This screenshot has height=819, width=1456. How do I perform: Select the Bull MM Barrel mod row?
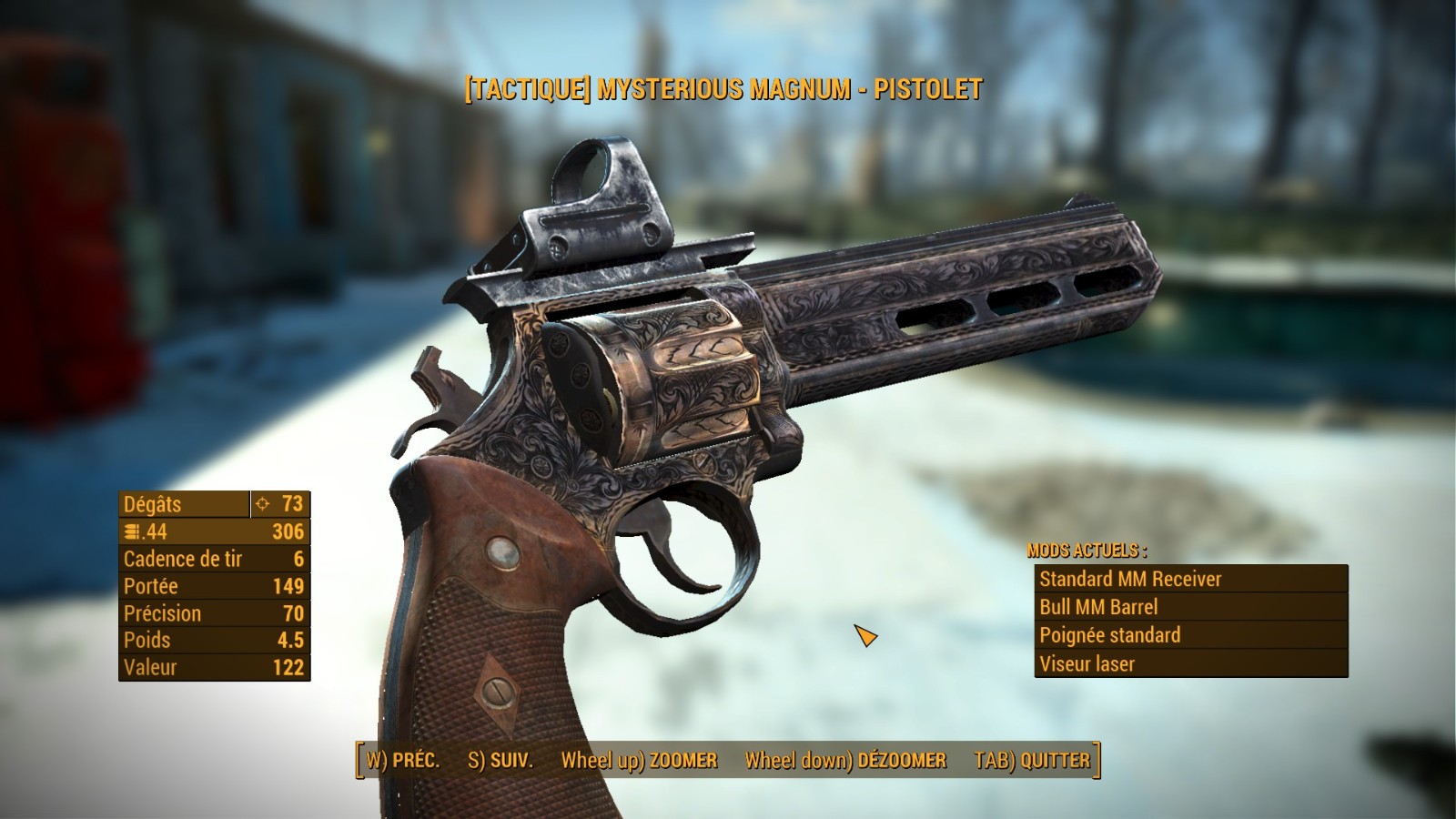(x=1190, y=607)
